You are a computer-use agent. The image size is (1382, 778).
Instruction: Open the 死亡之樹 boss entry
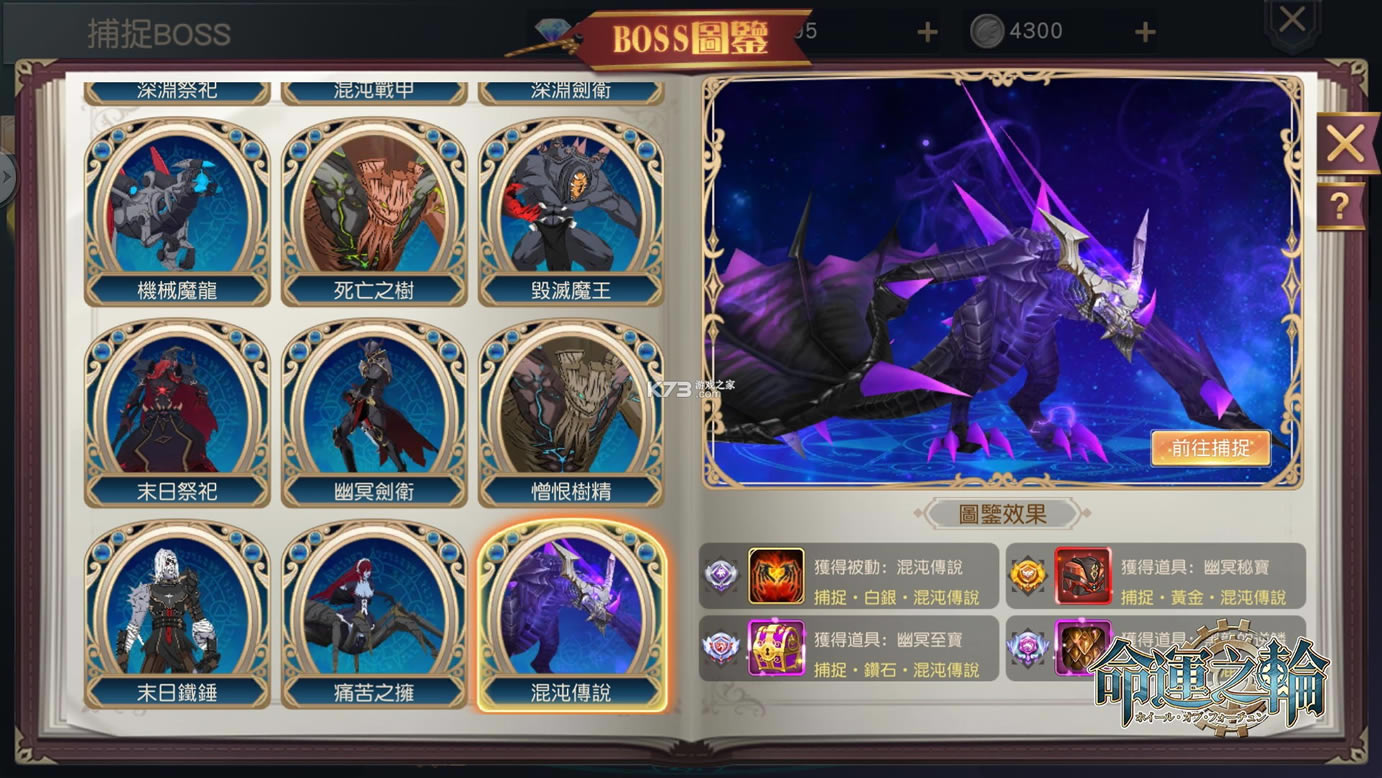[373, 205]
